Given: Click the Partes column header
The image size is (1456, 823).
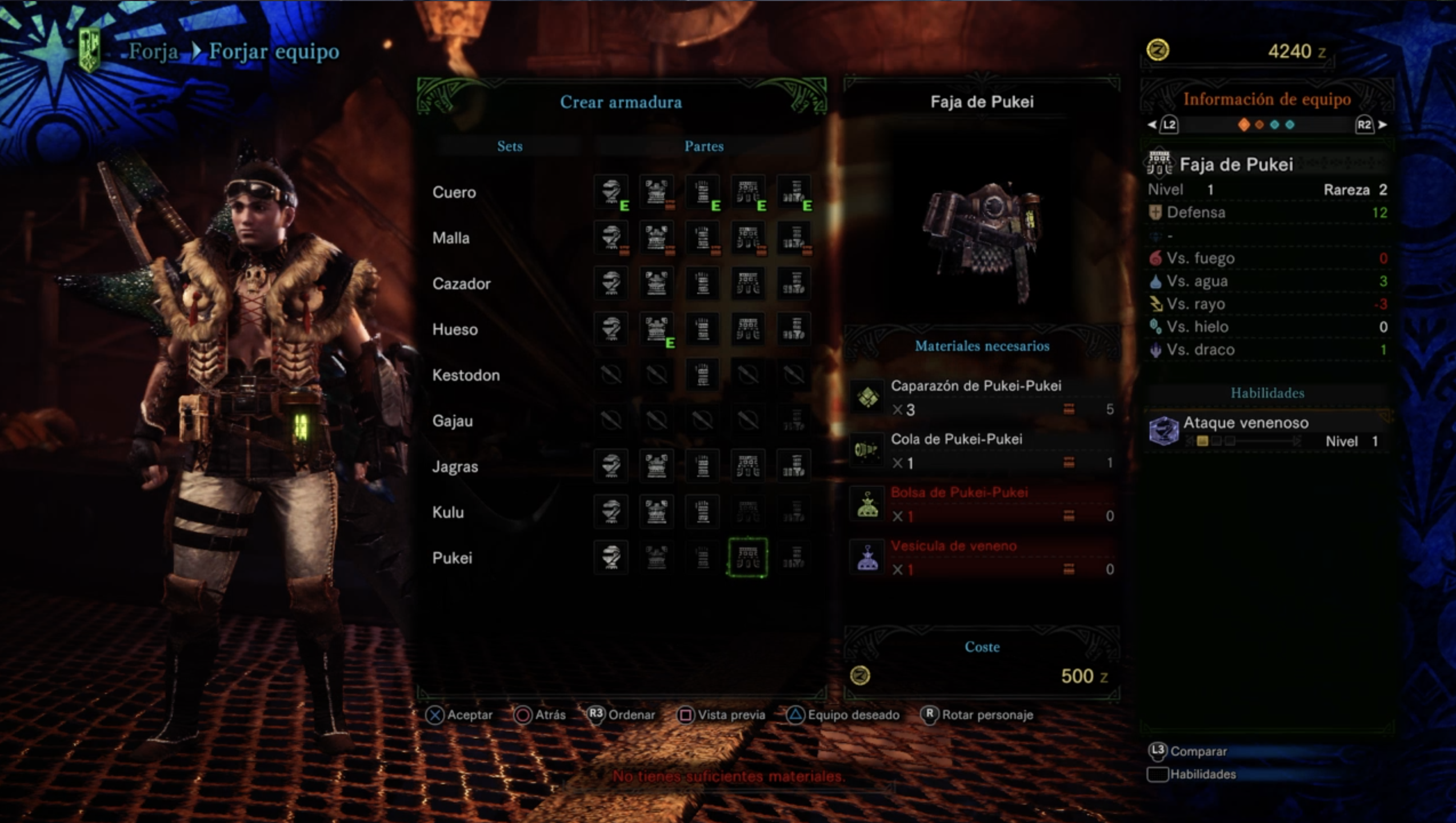Looking at the screenshot, I should 704,146.
